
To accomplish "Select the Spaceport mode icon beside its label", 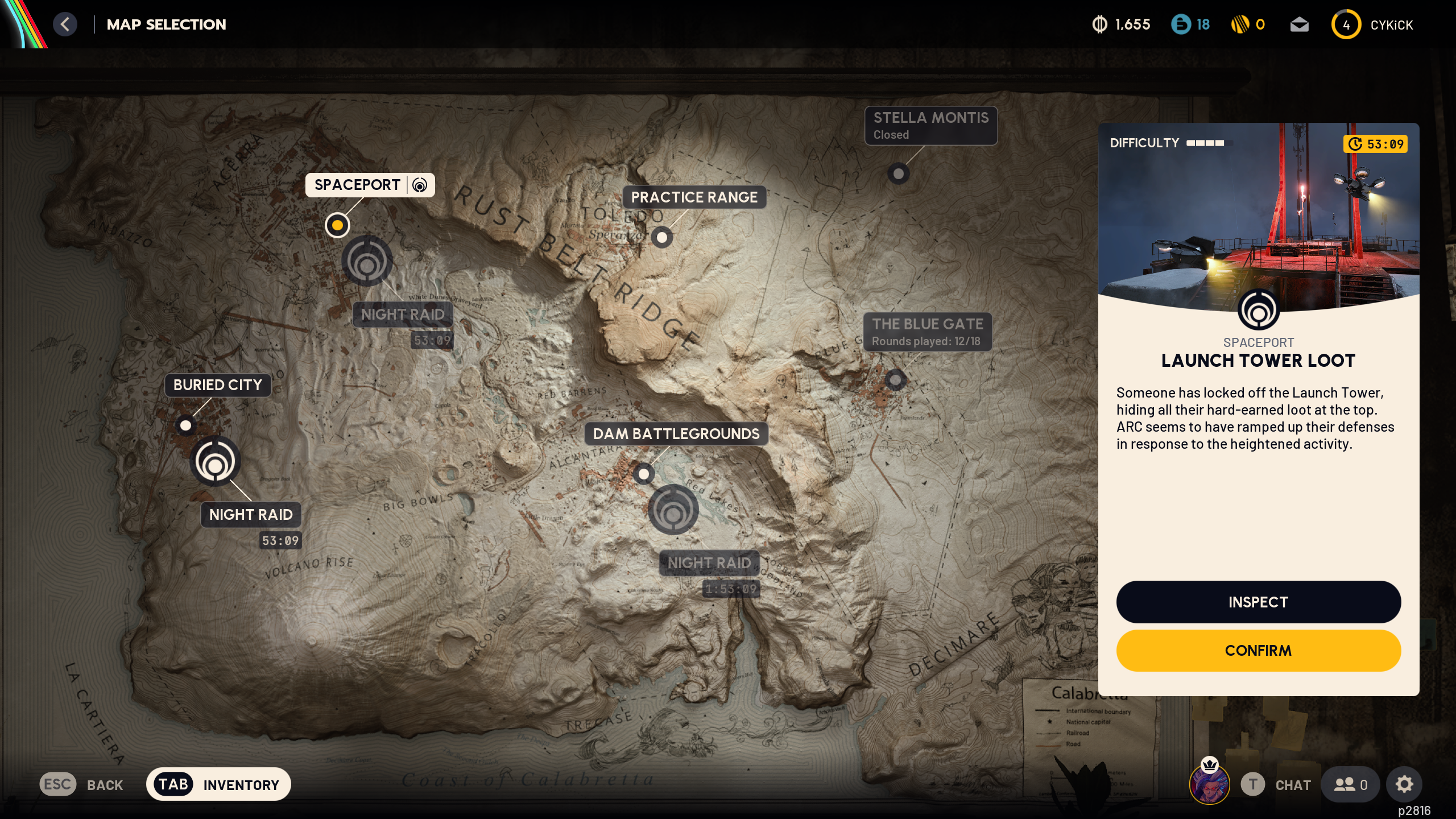I will pyautogui.click(x=420, y=185).
